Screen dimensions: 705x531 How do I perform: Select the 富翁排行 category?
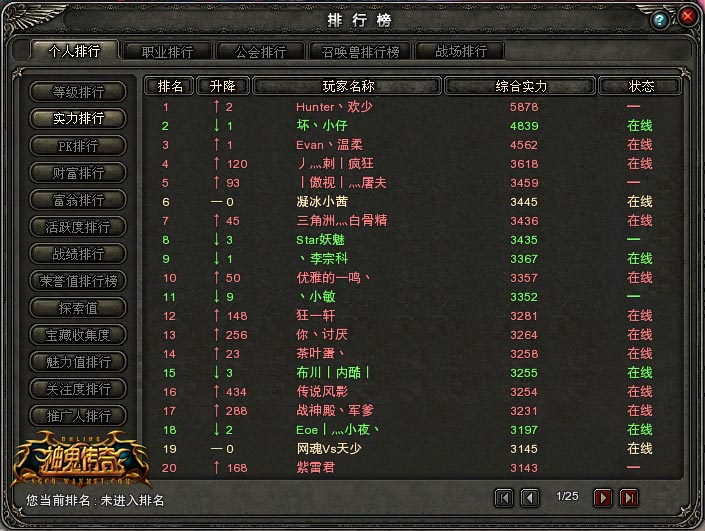click(78, 200)
